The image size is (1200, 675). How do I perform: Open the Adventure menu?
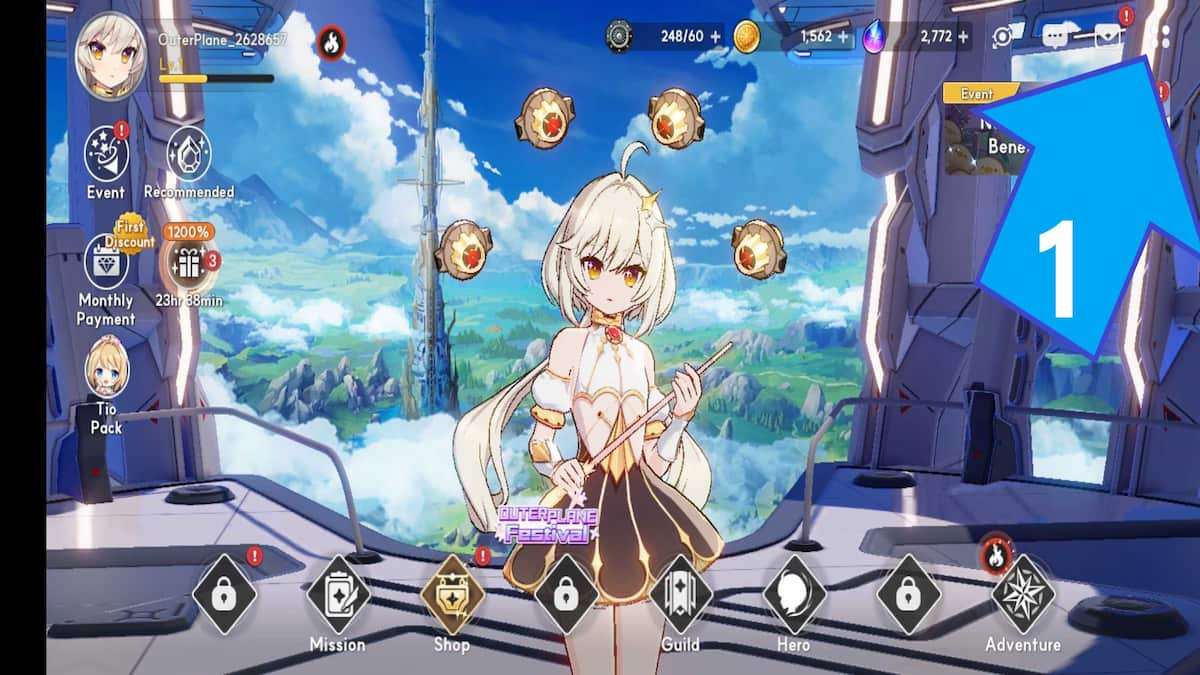[x=1022, y=596]
